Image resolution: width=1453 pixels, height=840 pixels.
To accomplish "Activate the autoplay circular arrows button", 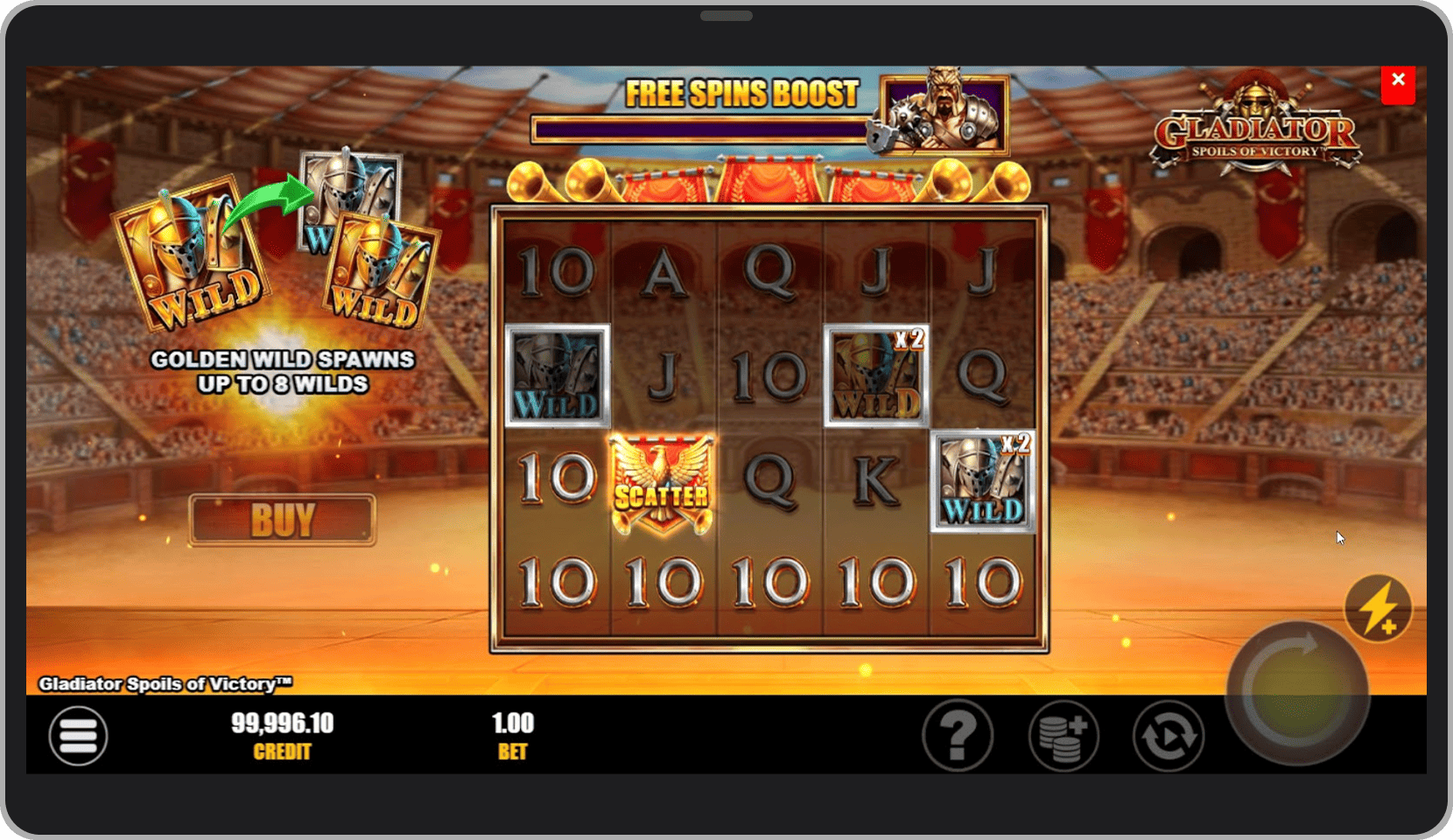I will coord(1169,735).
